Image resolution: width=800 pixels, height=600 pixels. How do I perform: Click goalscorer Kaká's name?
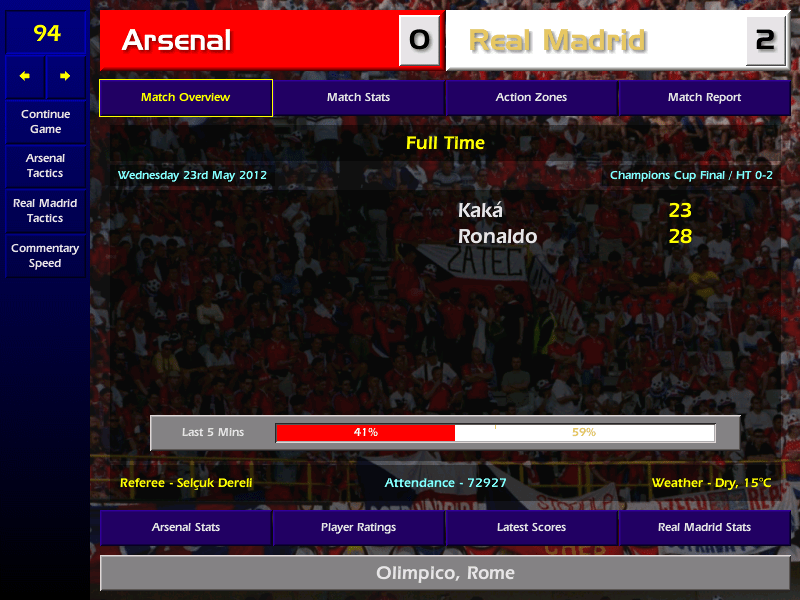click(x=481, y=211)
